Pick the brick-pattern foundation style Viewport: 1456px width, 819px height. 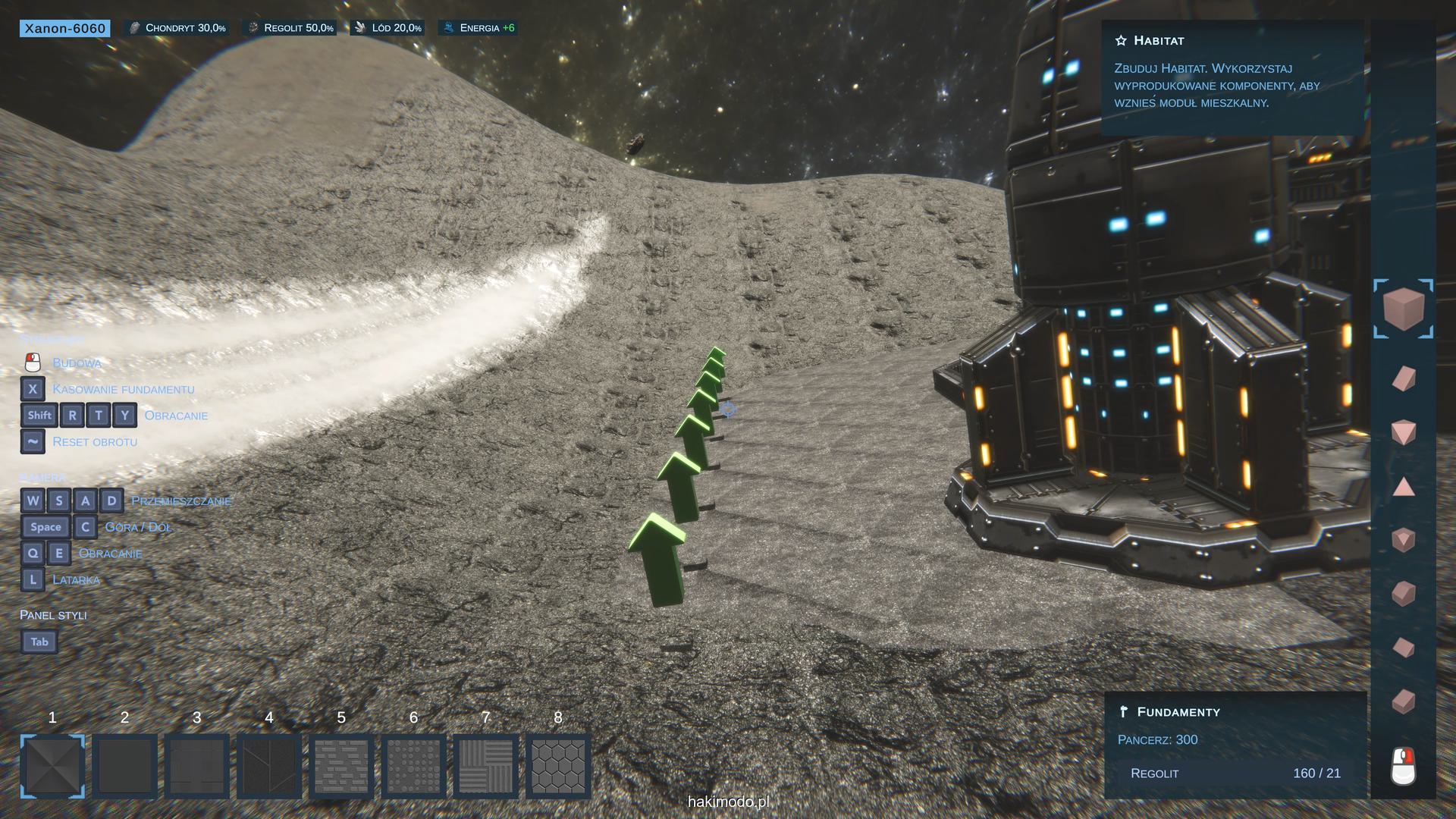341,766
